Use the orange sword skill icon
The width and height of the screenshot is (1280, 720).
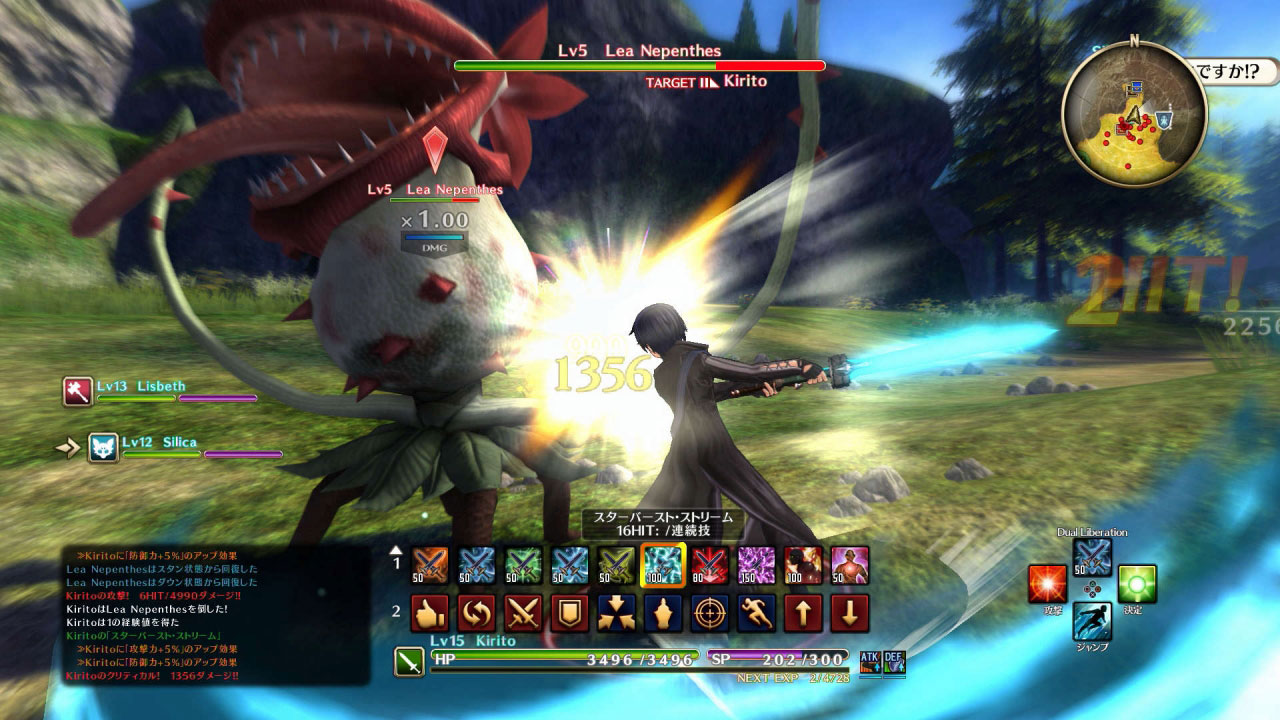[430, 565]
